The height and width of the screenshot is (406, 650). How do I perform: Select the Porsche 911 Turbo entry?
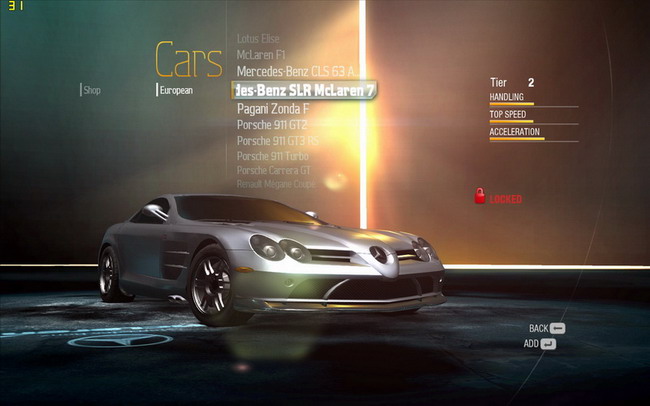pos(274,156)
